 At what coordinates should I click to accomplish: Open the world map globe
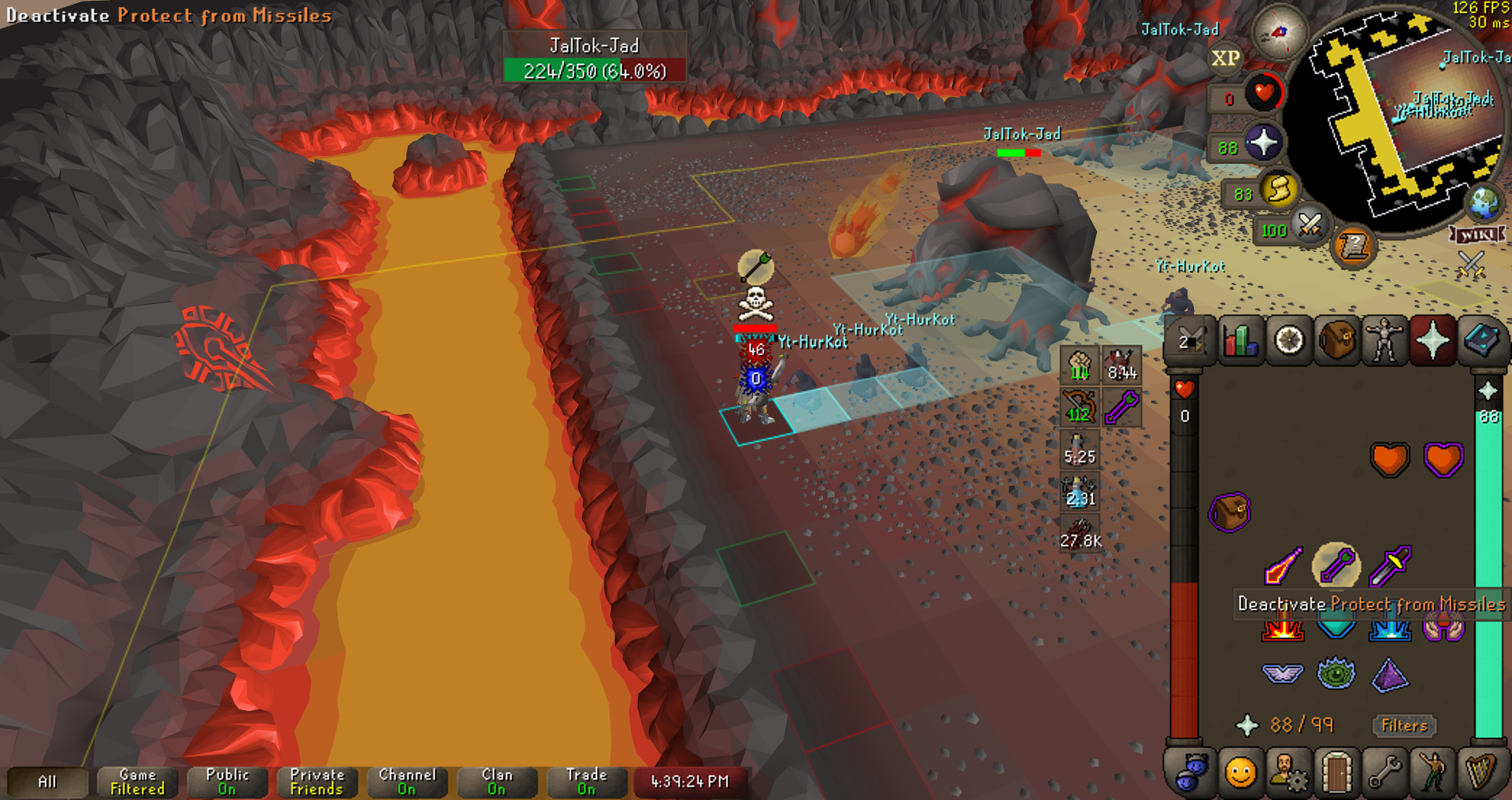(x=1484, y=203)
